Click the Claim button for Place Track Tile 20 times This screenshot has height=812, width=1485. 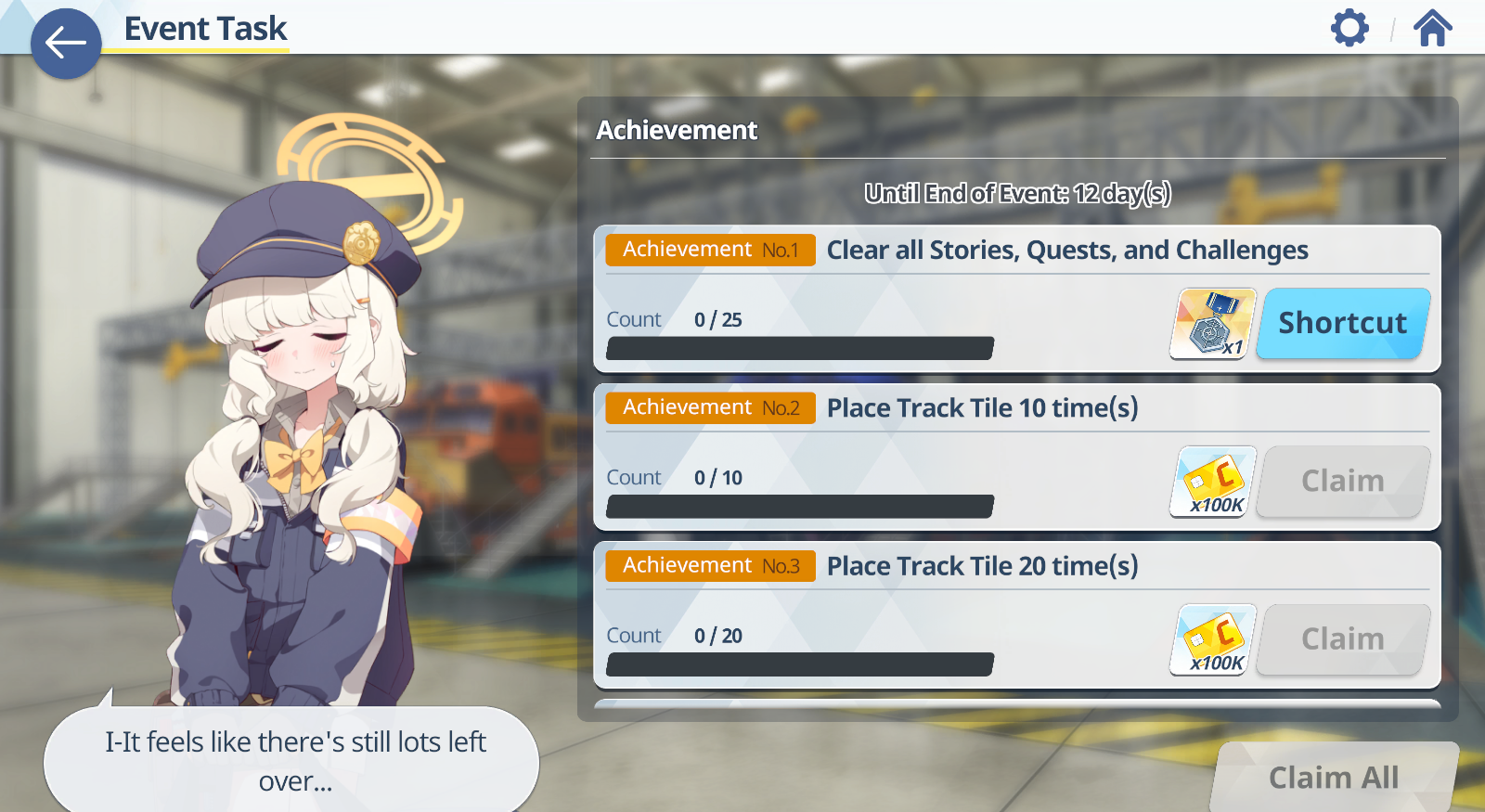click(x=1342, y=638)
